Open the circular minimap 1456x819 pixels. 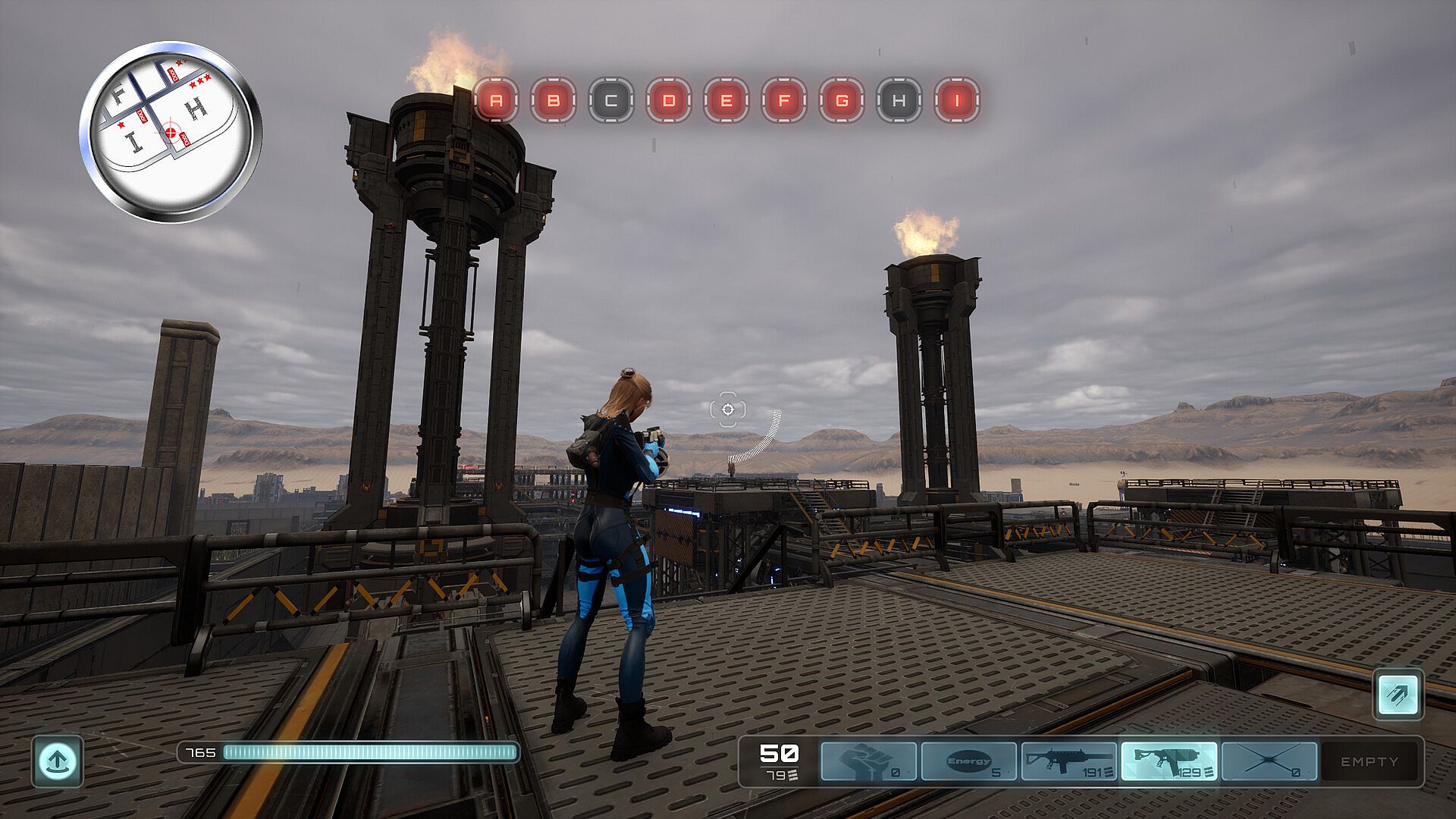point(171,131)
